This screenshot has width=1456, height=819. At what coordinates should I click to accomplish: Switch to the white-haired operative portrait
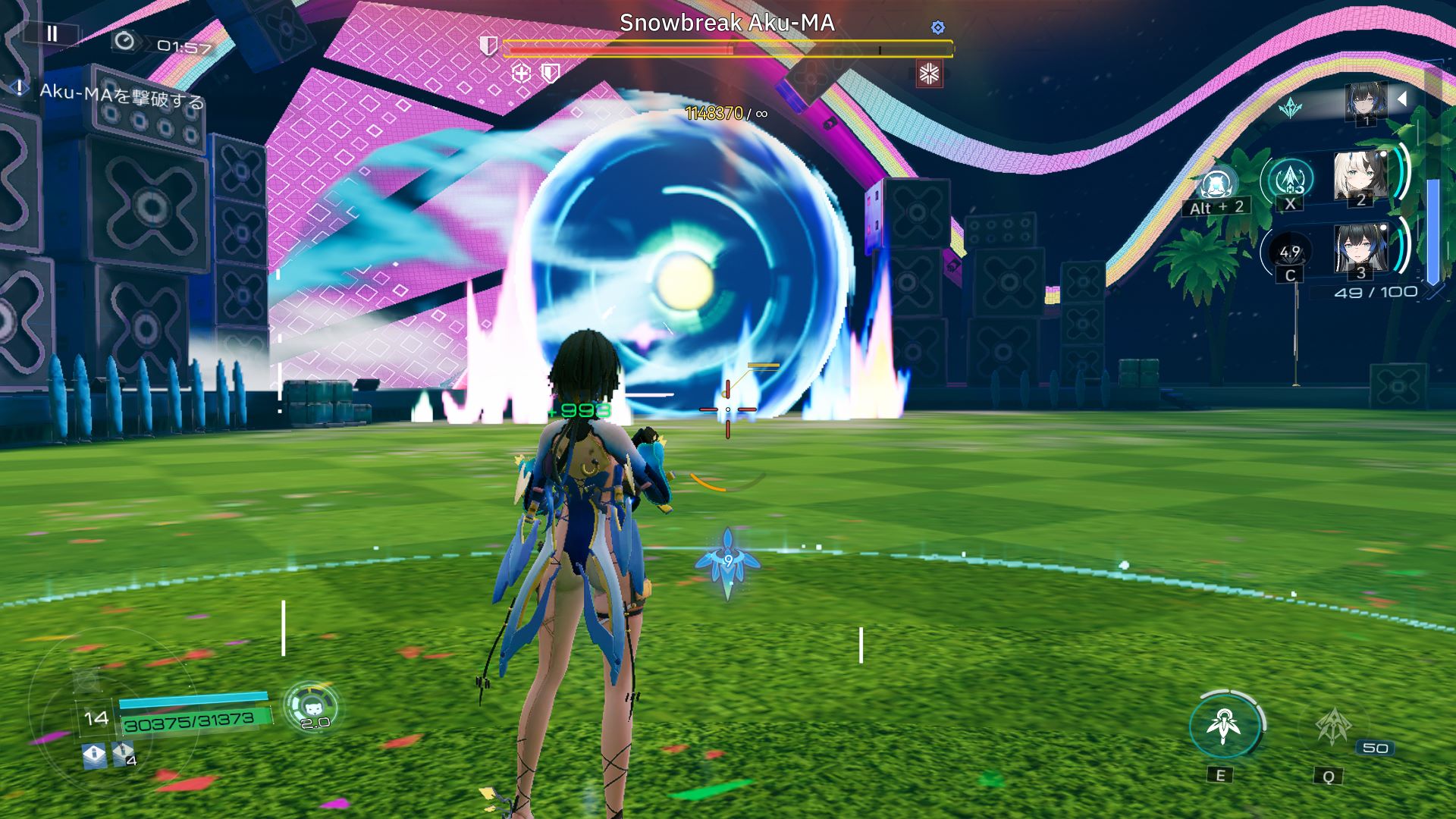click(x=1360, y=177)
